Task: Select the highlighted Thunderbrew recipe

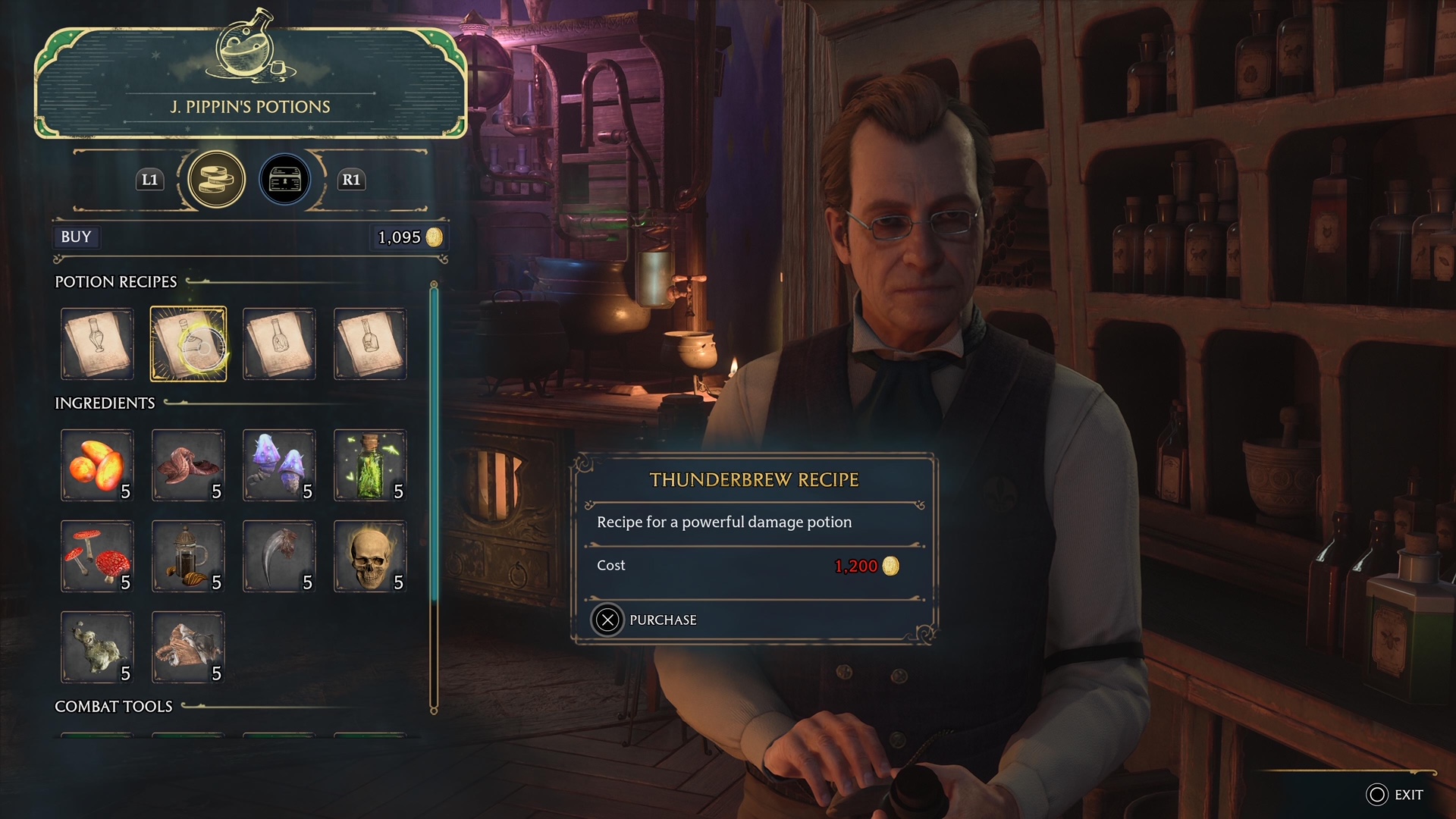Action: pos(188,344)
